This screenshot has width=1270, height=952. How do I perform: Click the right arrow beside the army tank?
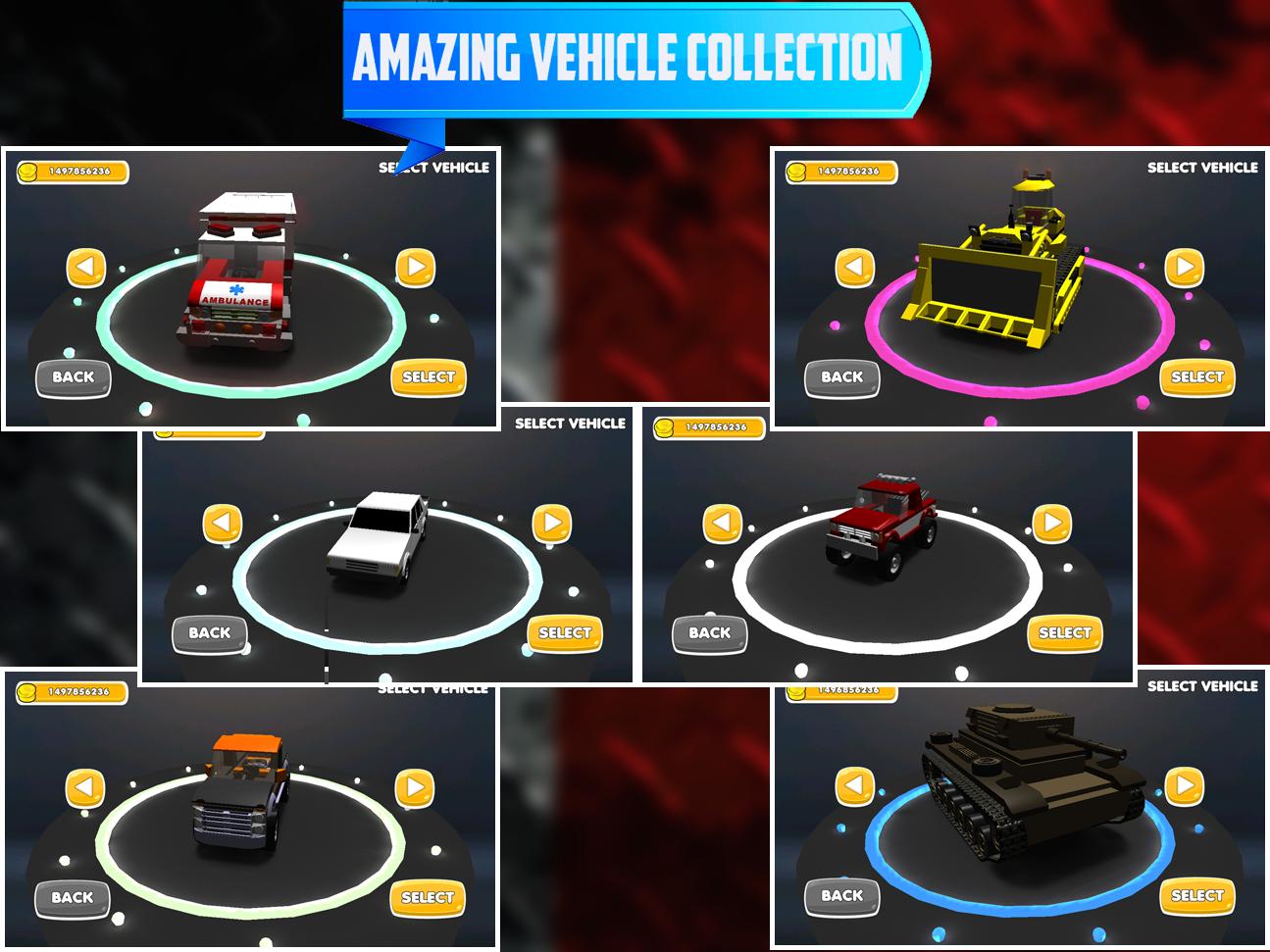point(1184,784)
